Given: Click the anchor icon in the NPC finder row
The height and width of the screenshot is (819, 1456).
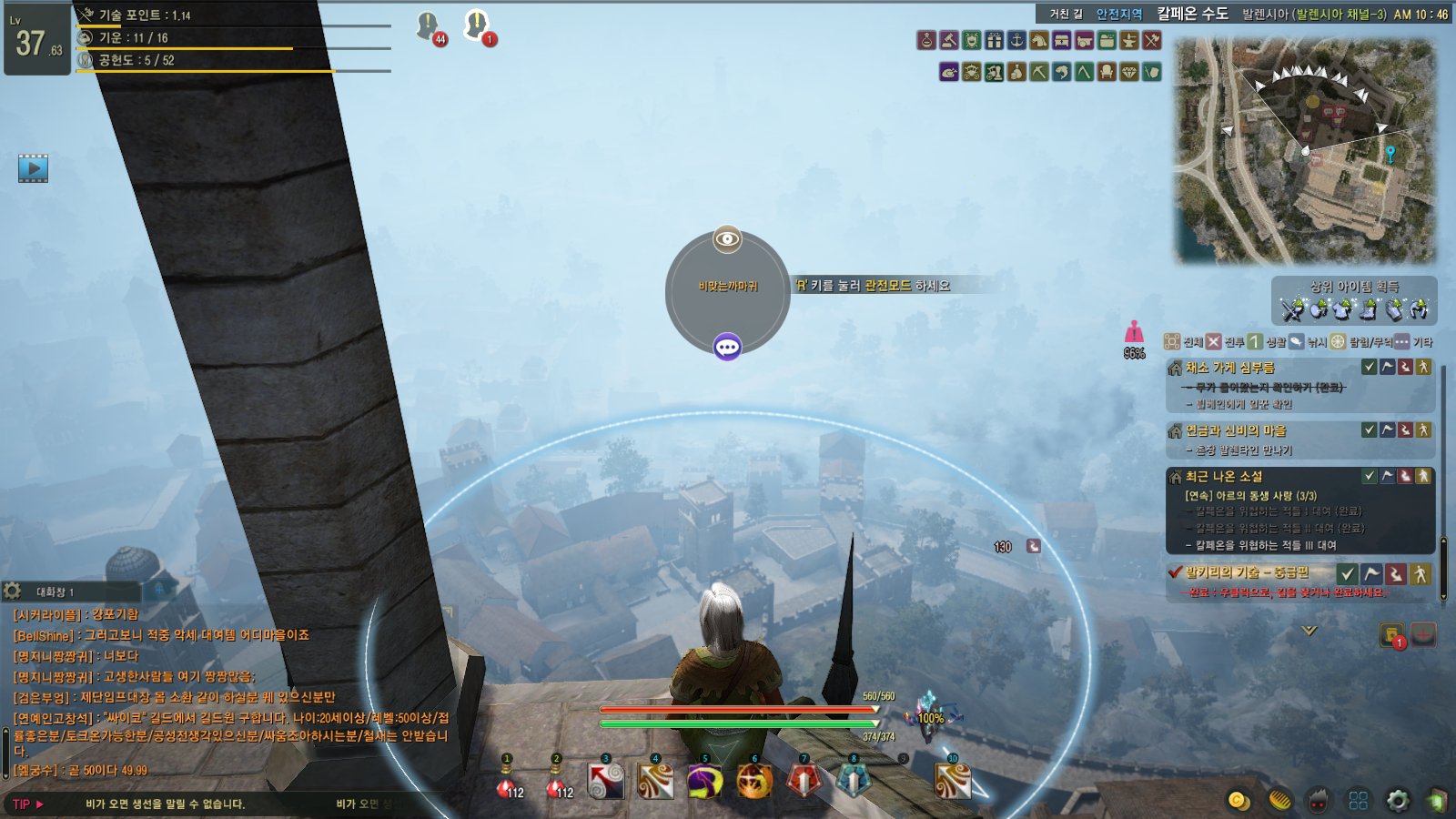Looking at the screenshot, I should [x=1016, y=40].
